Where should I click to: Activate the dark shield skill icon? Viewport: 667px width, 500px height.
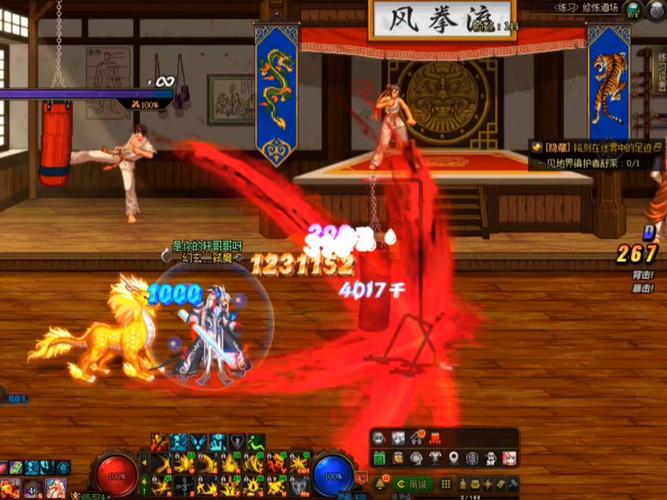237,441
